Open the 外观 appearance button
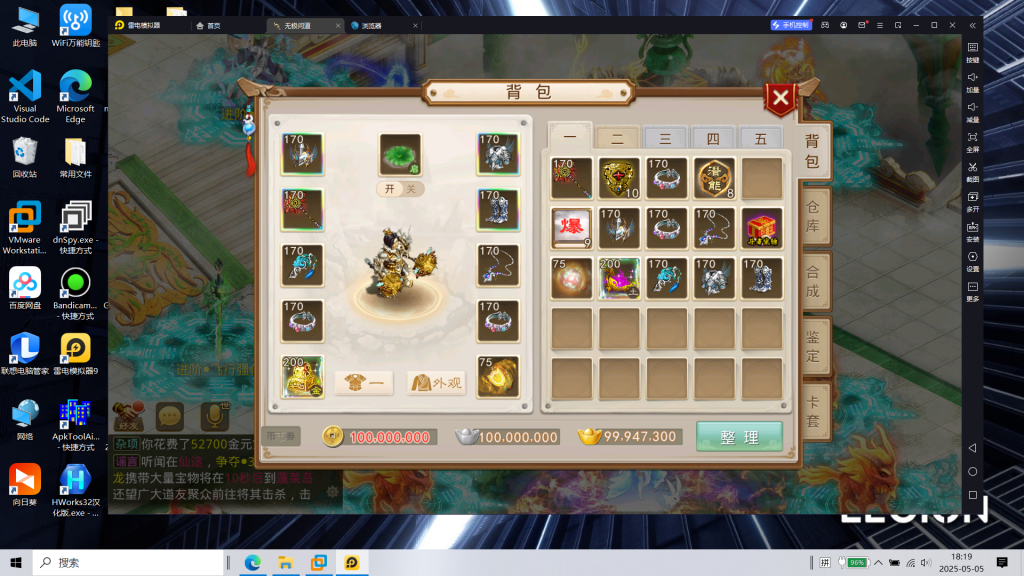The width and height of the screenshot is (1024, 576). coord(436,382)
